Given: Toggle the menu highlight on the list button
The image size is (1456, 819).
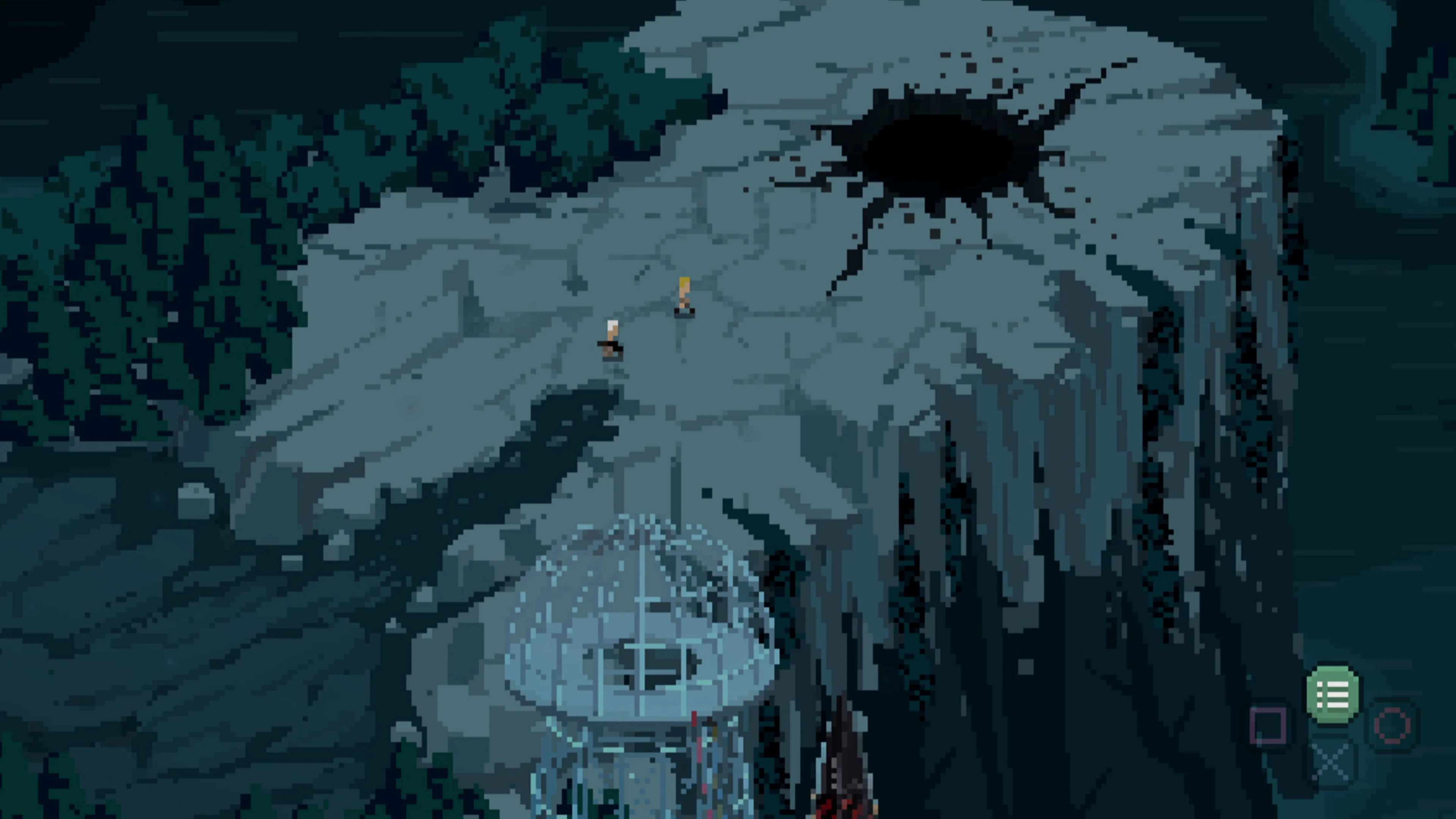Looking at the screenshot, I should point(1333,692).
